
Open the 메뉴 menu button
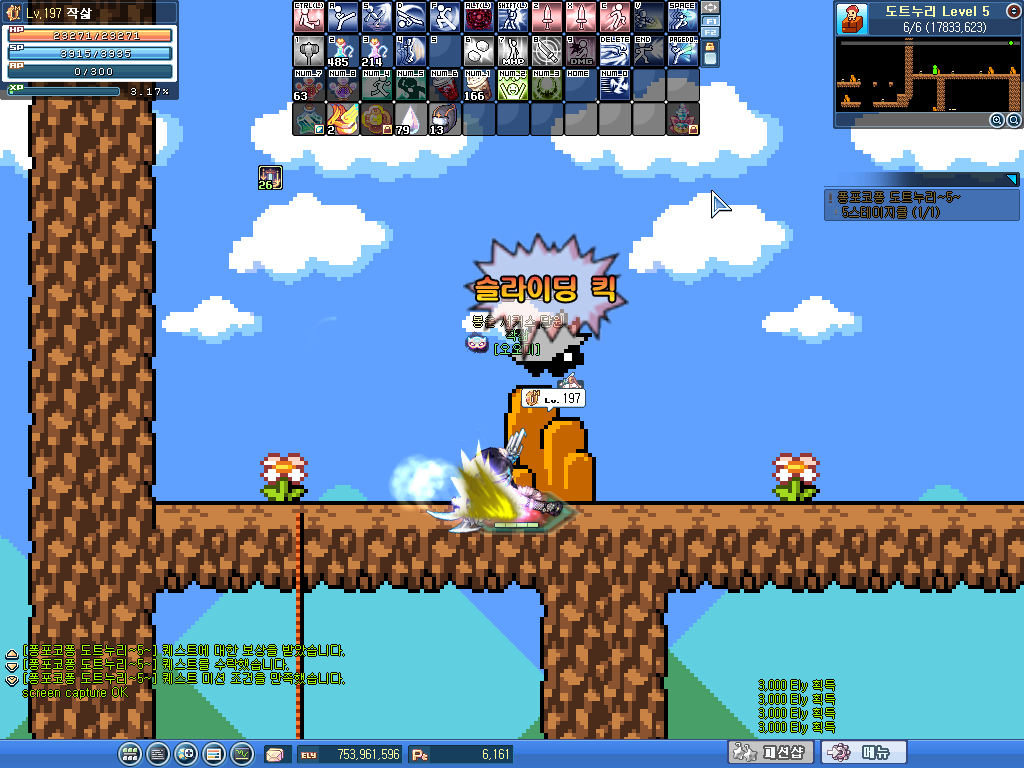(x=864, y=752)
